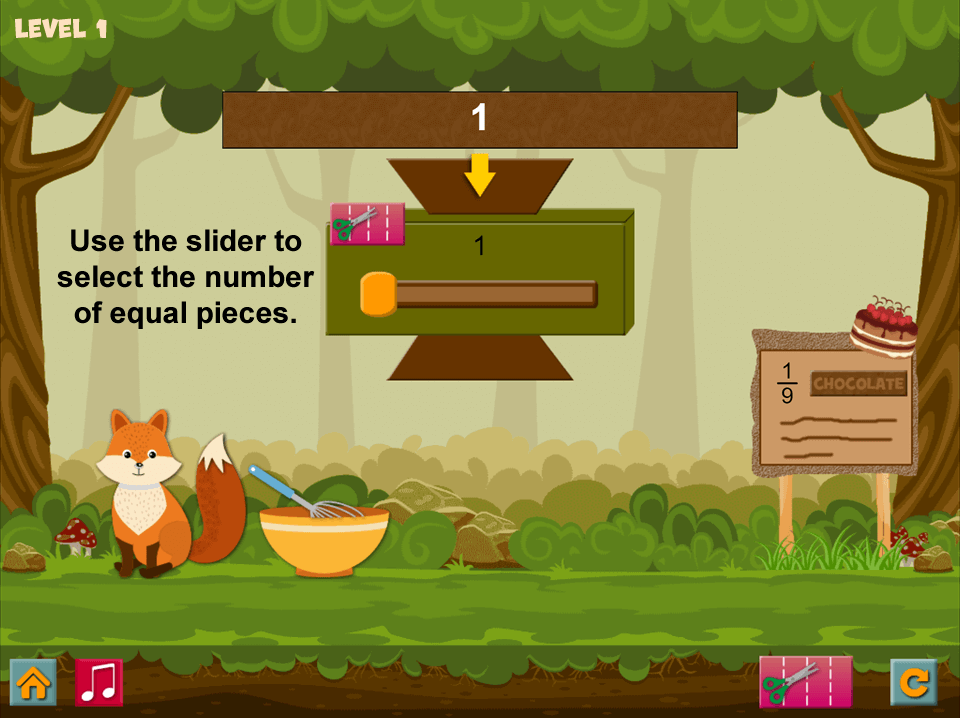This screenshot has width=960, height=720.
Task: Toggle the music note button
Action: click(99, 683)
